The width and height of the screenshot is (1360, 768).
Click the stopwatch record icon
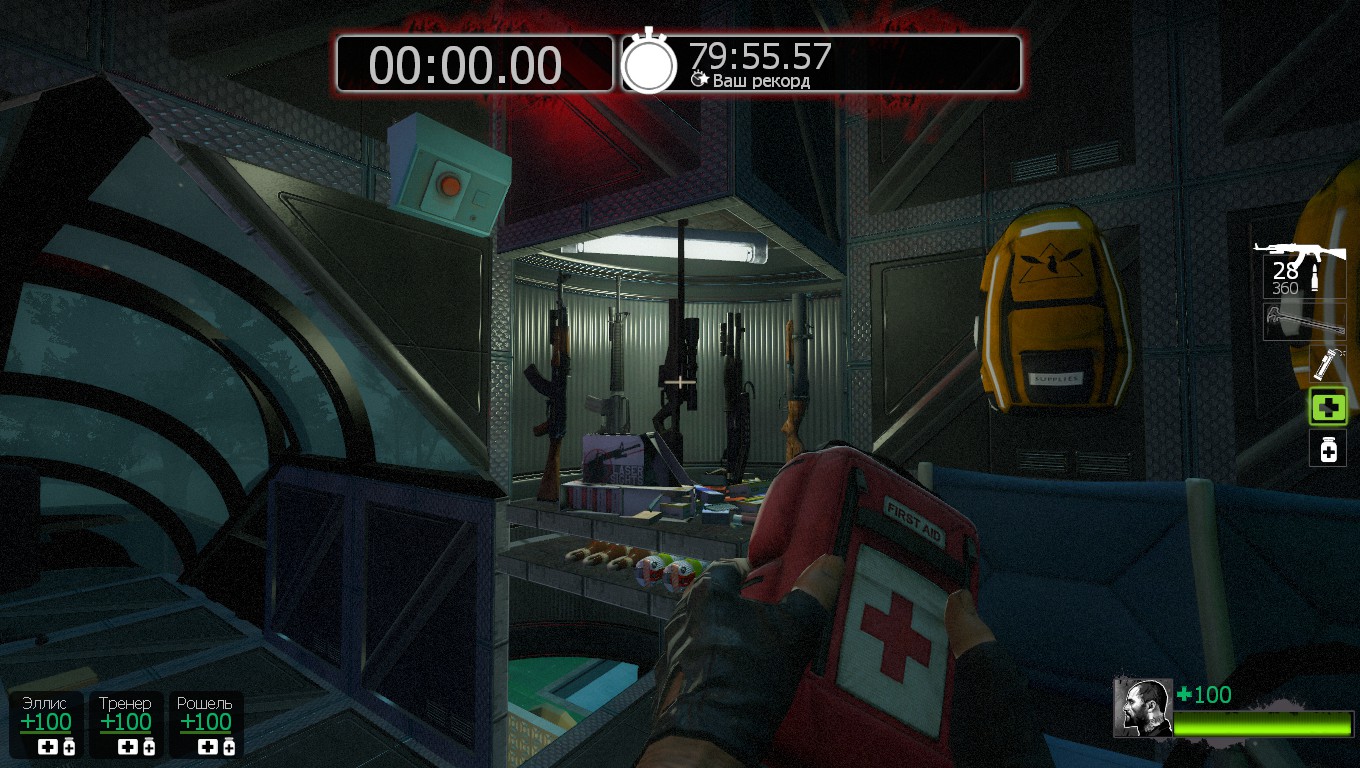click(x=650, y=63)
